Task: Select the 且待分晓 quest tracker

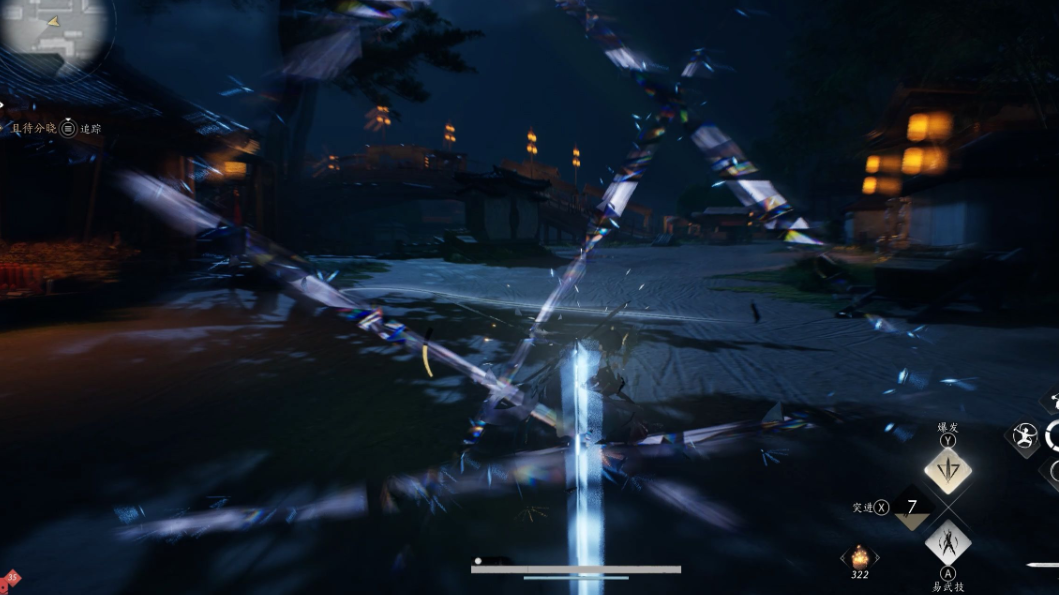Action: tap(34, 128)
